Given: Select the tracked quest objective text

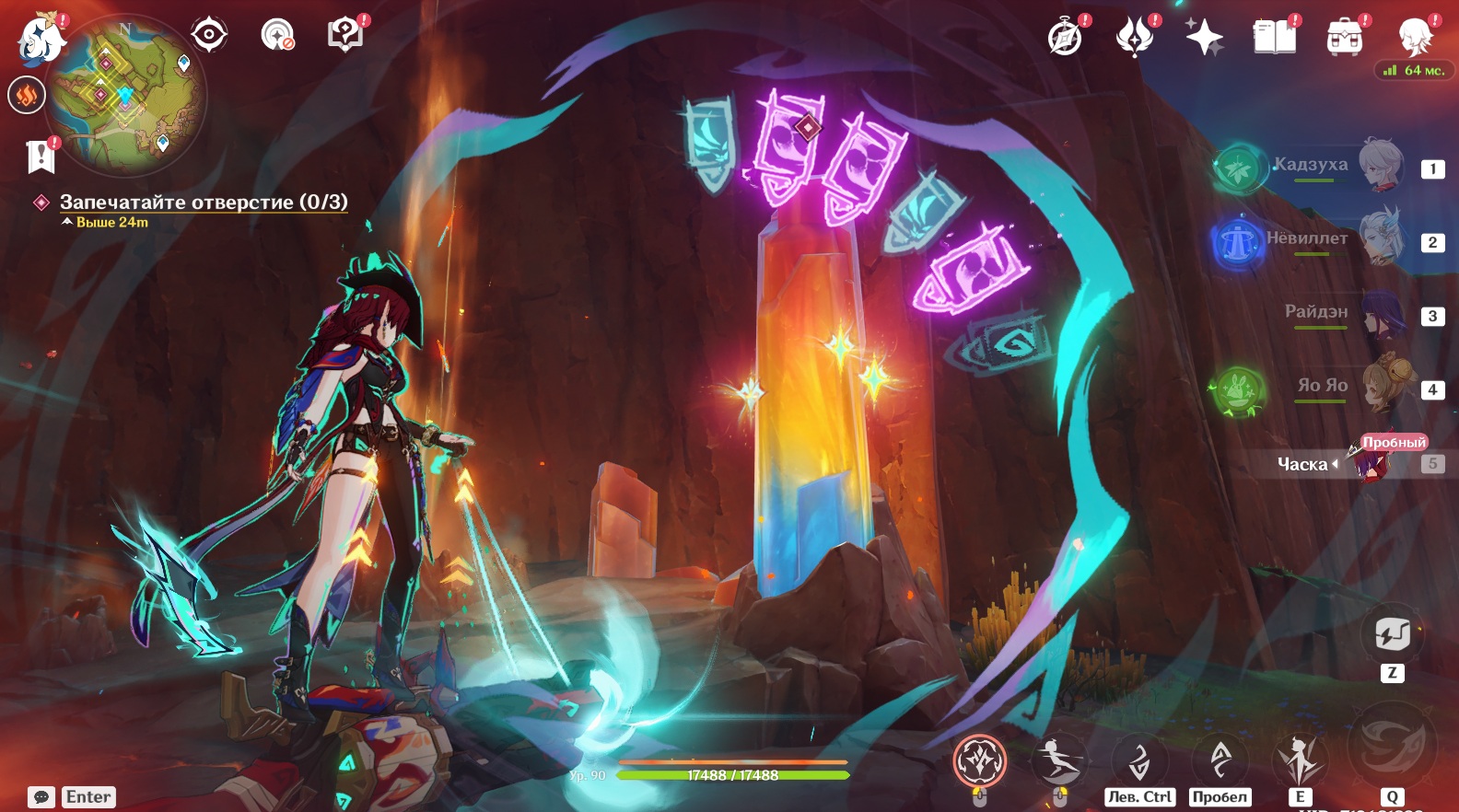Looking at the screenshot, I should point(203,202).
